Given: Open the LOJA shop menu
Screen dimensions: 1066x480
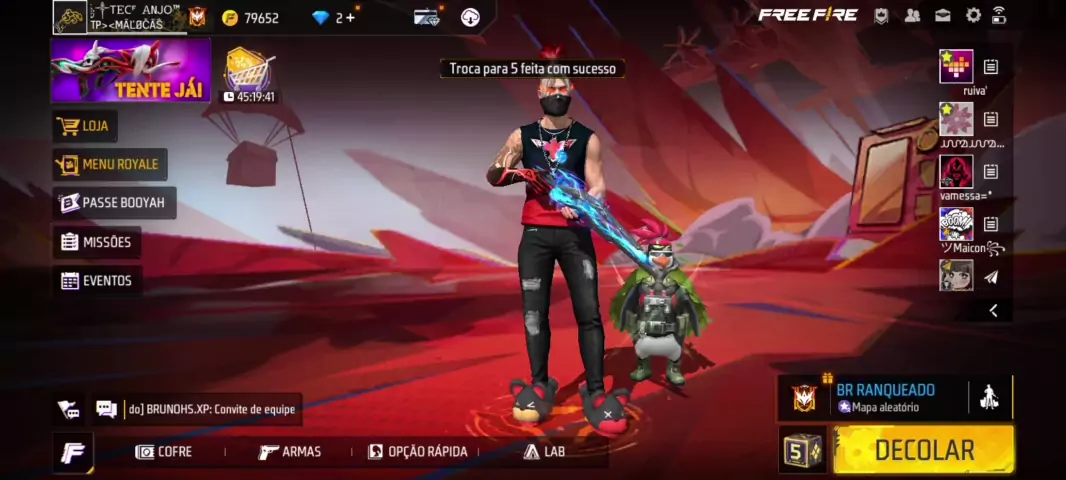Looking at the screenshot, I should (85, 126).
